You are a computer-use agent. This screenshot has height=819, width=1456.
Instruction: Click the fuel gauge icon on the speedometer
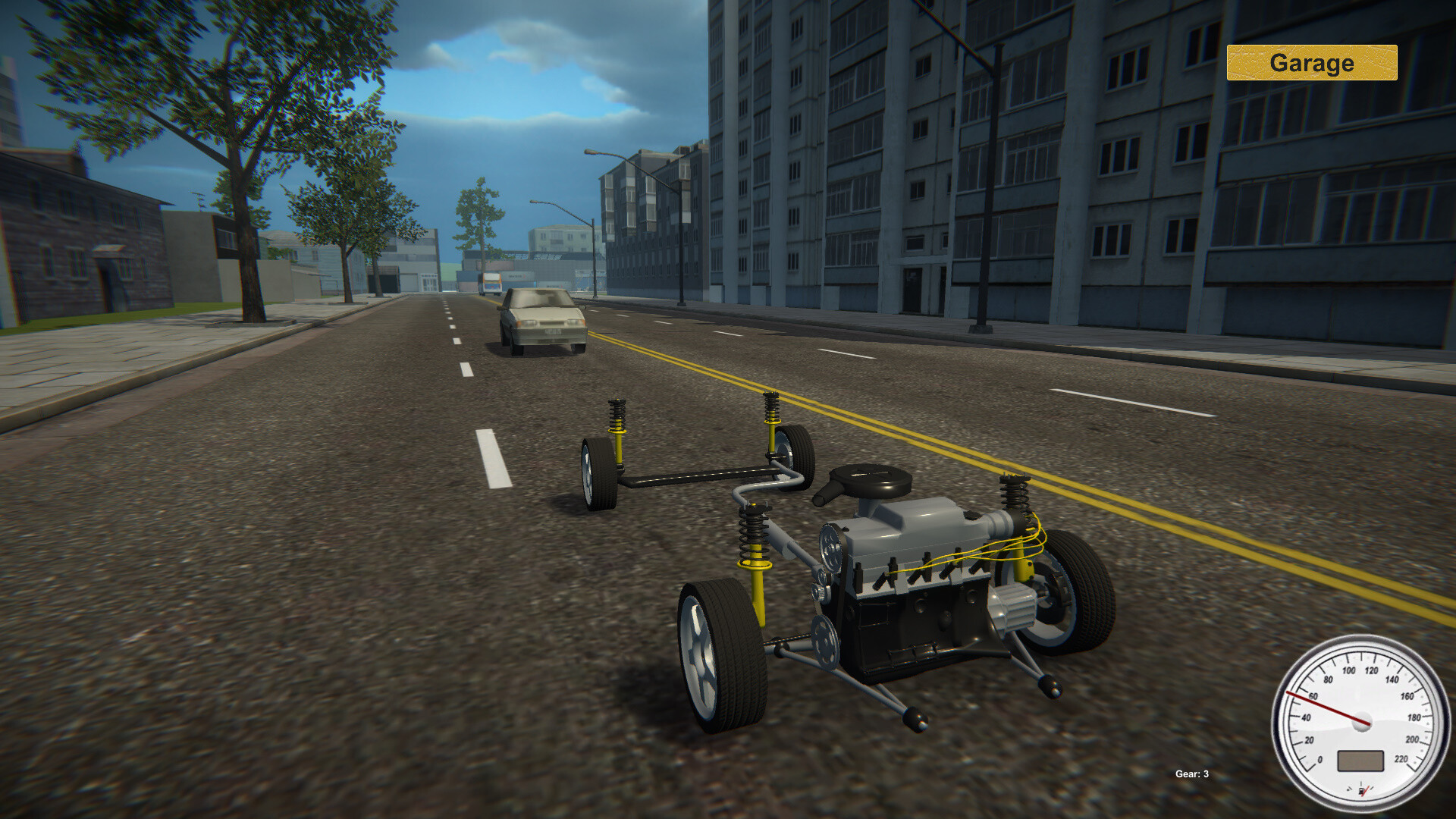coord(1362,789)
